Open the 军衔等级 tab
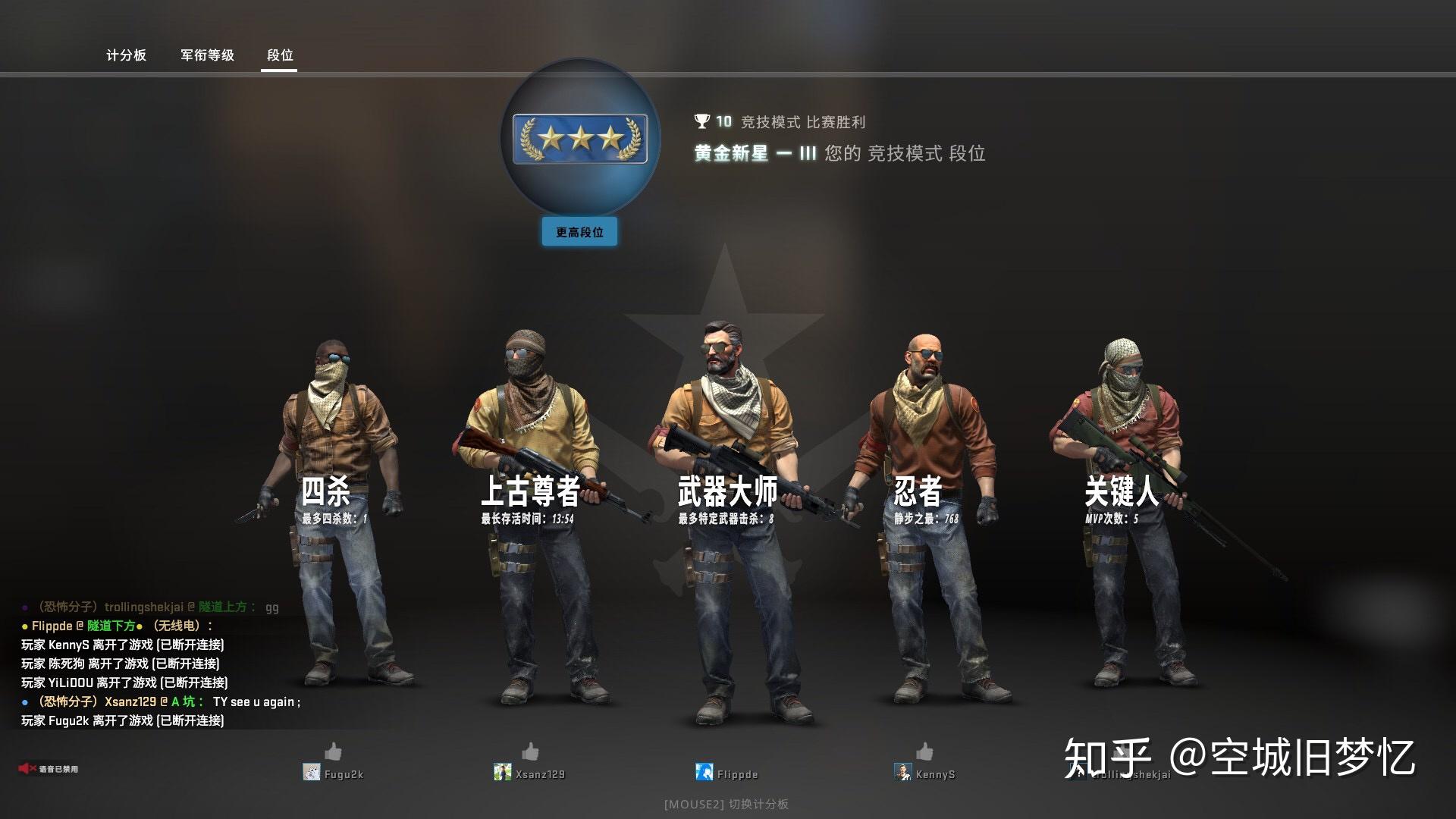Screen dimensions: 1456x819 point(206,55)
